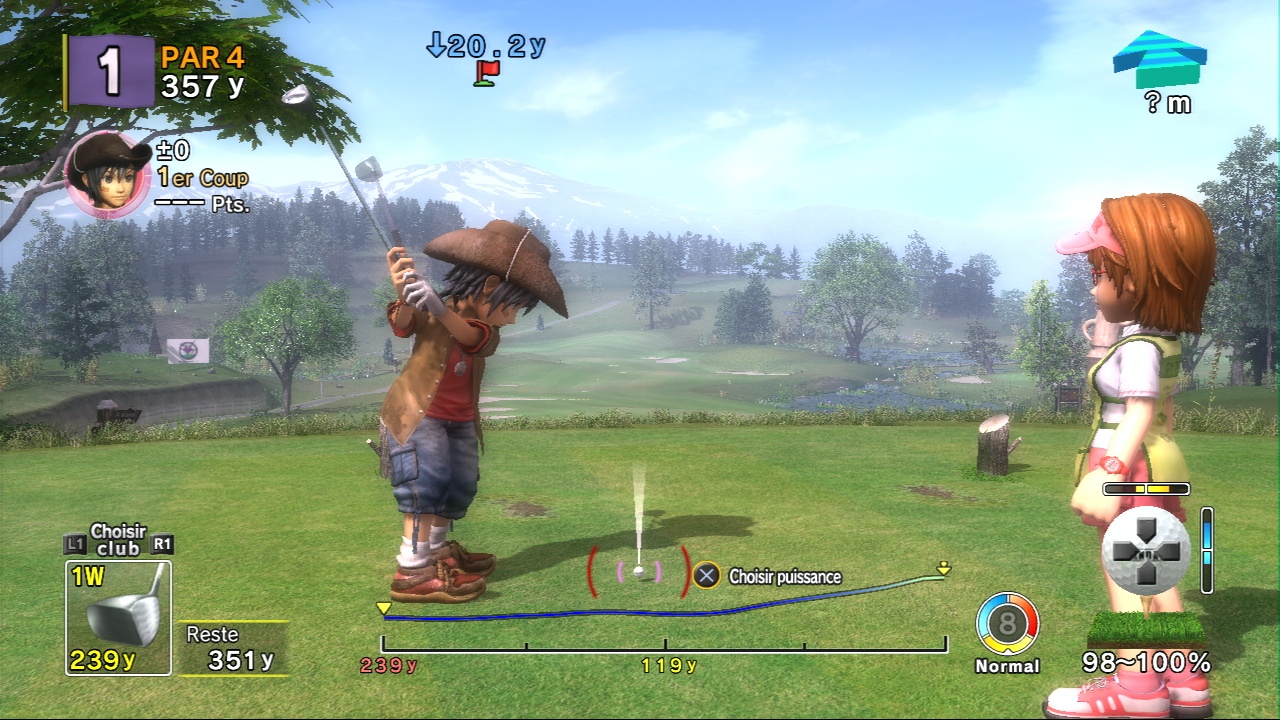This screenshot has width=1280, height=720.
Task: Click the golf ball impact point indicator
Action: pyautogui.click(x=1146, y=551)
